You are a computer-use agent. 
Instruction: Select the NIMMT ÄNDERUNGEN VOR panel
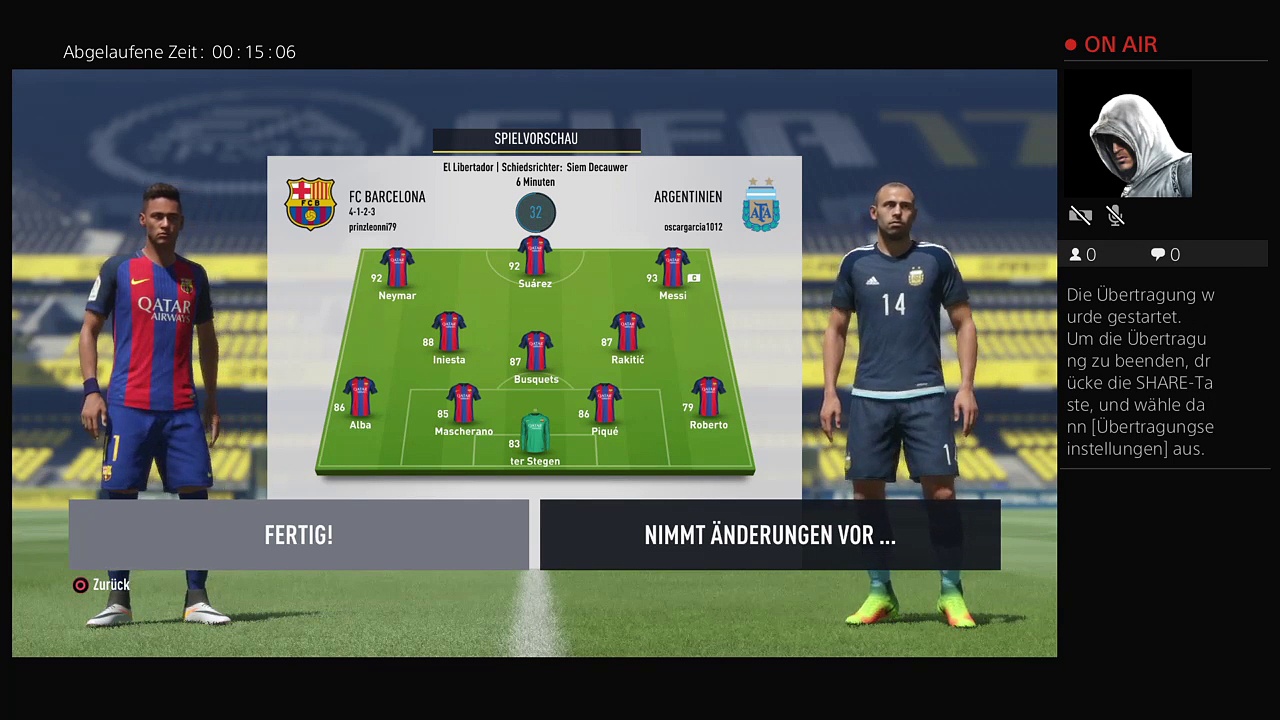click(770, 535)
